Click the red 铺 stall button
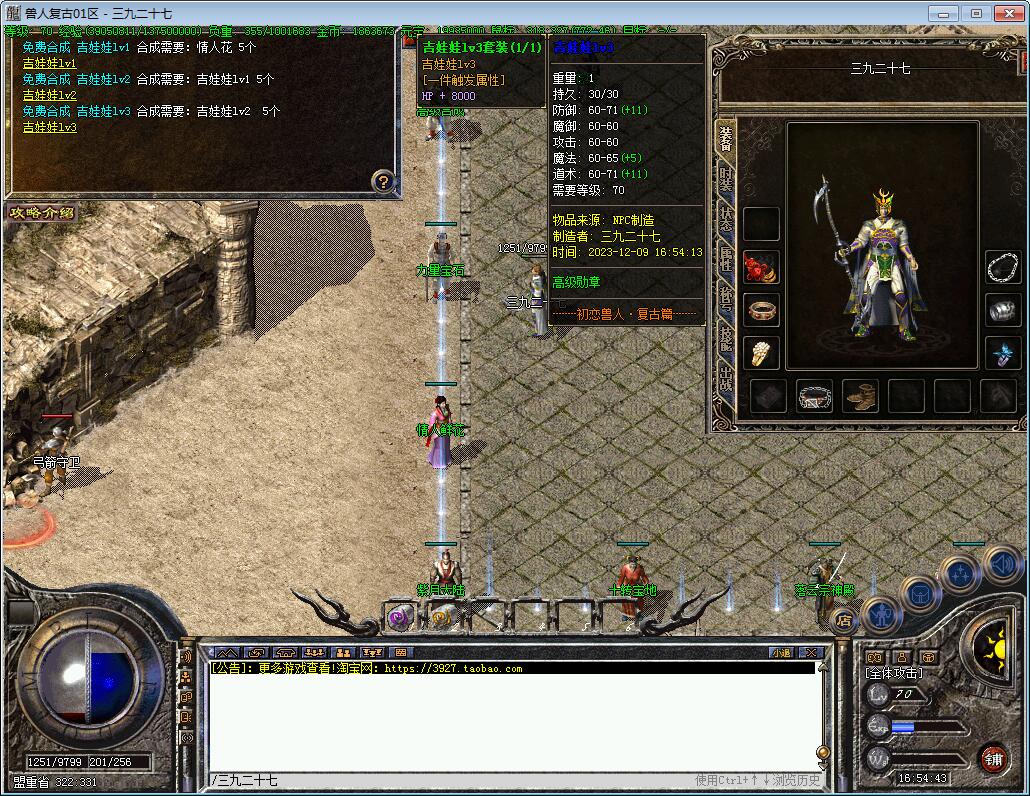 [x=993, y=757]
